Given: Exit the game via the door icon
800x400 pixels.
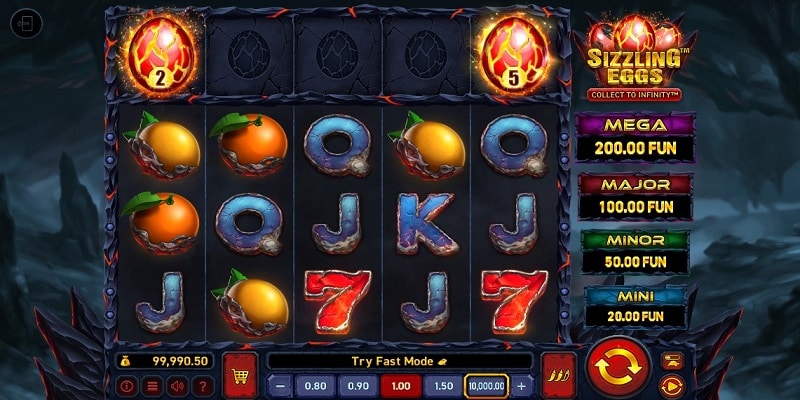Looking at the screenshot, I should [27, 23].
